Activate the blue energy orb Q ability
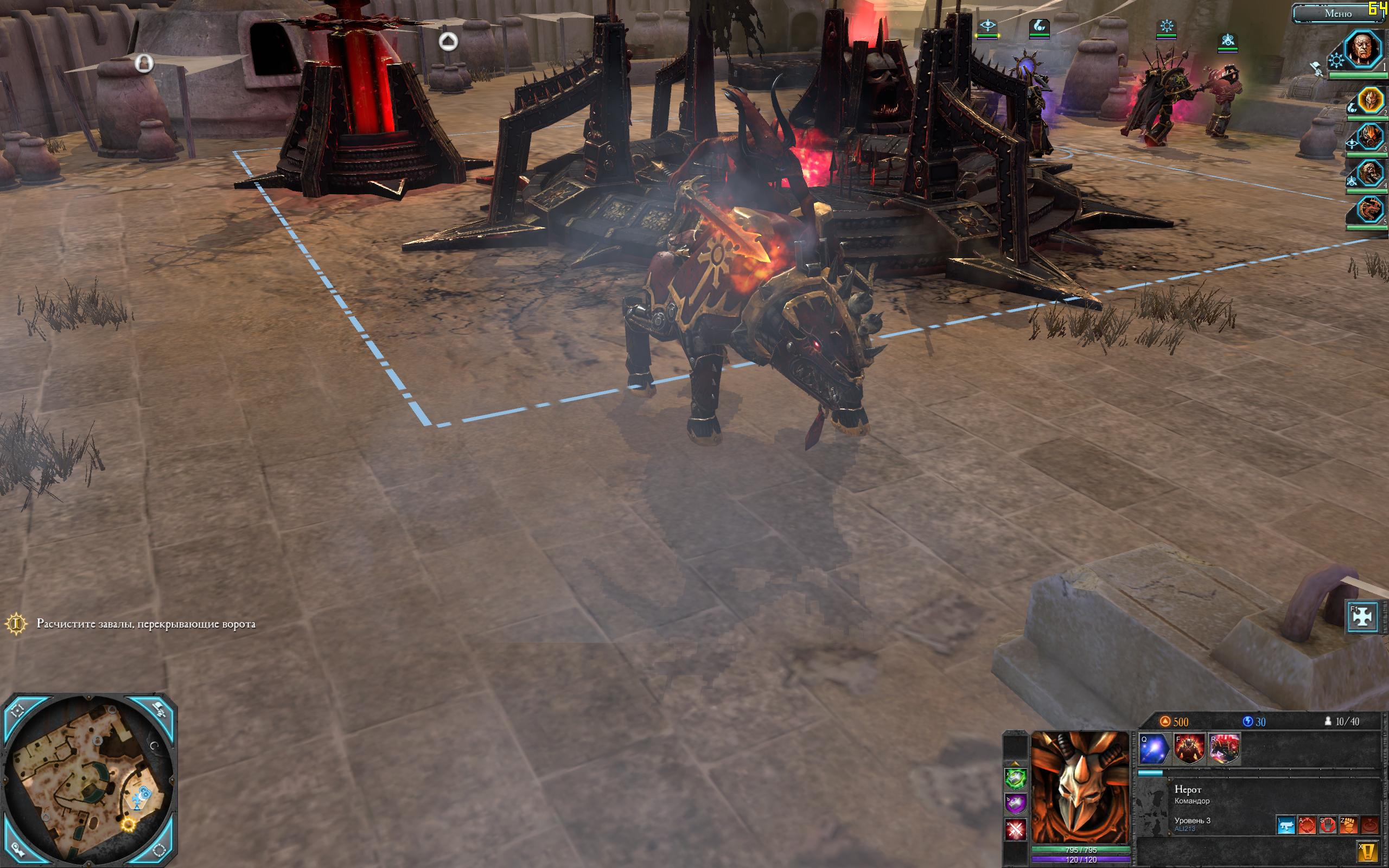The width and height of the screenshot is (1389, 868). (1154, 749)
